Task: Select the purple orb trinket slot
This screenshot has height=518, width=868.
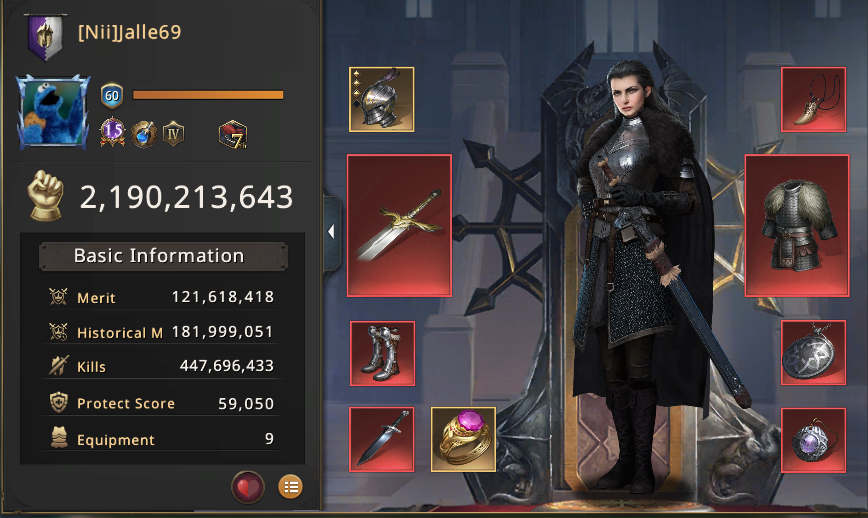Action: click(813, 439)
